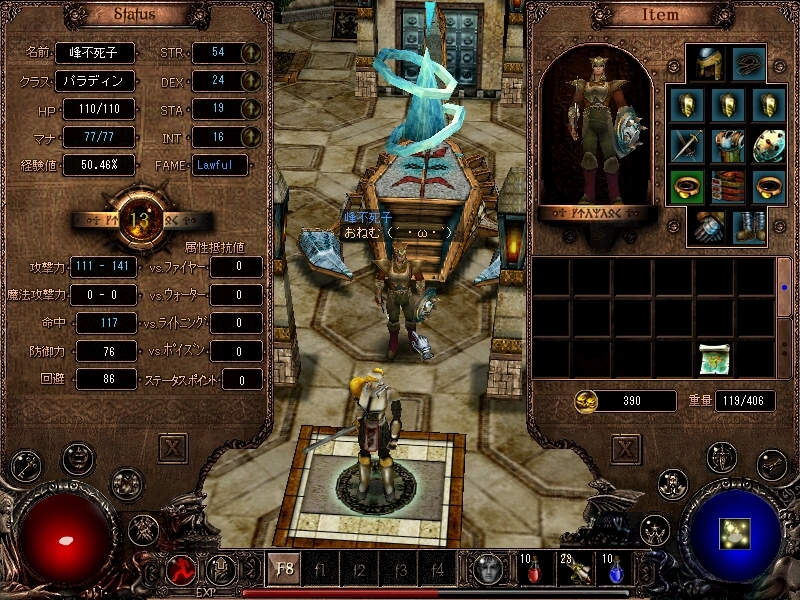Click the face mask icon
This screenshot has height=600, width=800.
click(489, 570)
